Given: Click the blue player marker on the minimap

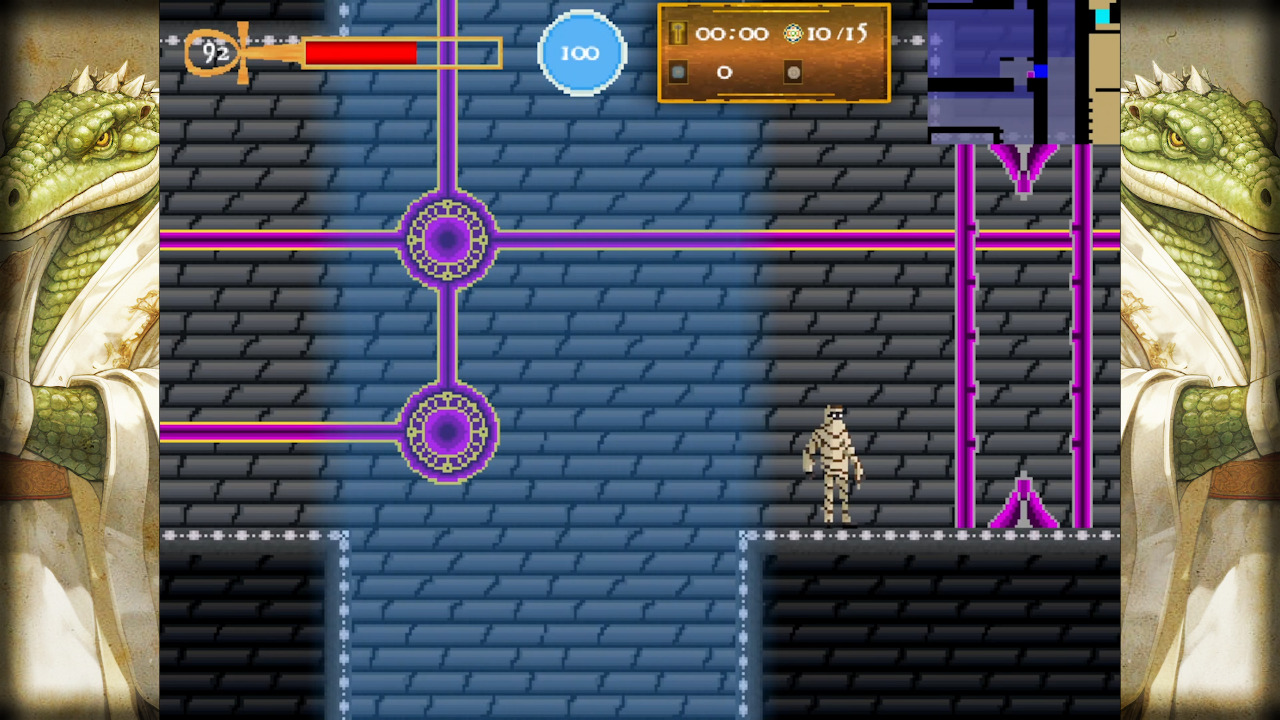Looking at the screenshot, I should point(1041,70).
